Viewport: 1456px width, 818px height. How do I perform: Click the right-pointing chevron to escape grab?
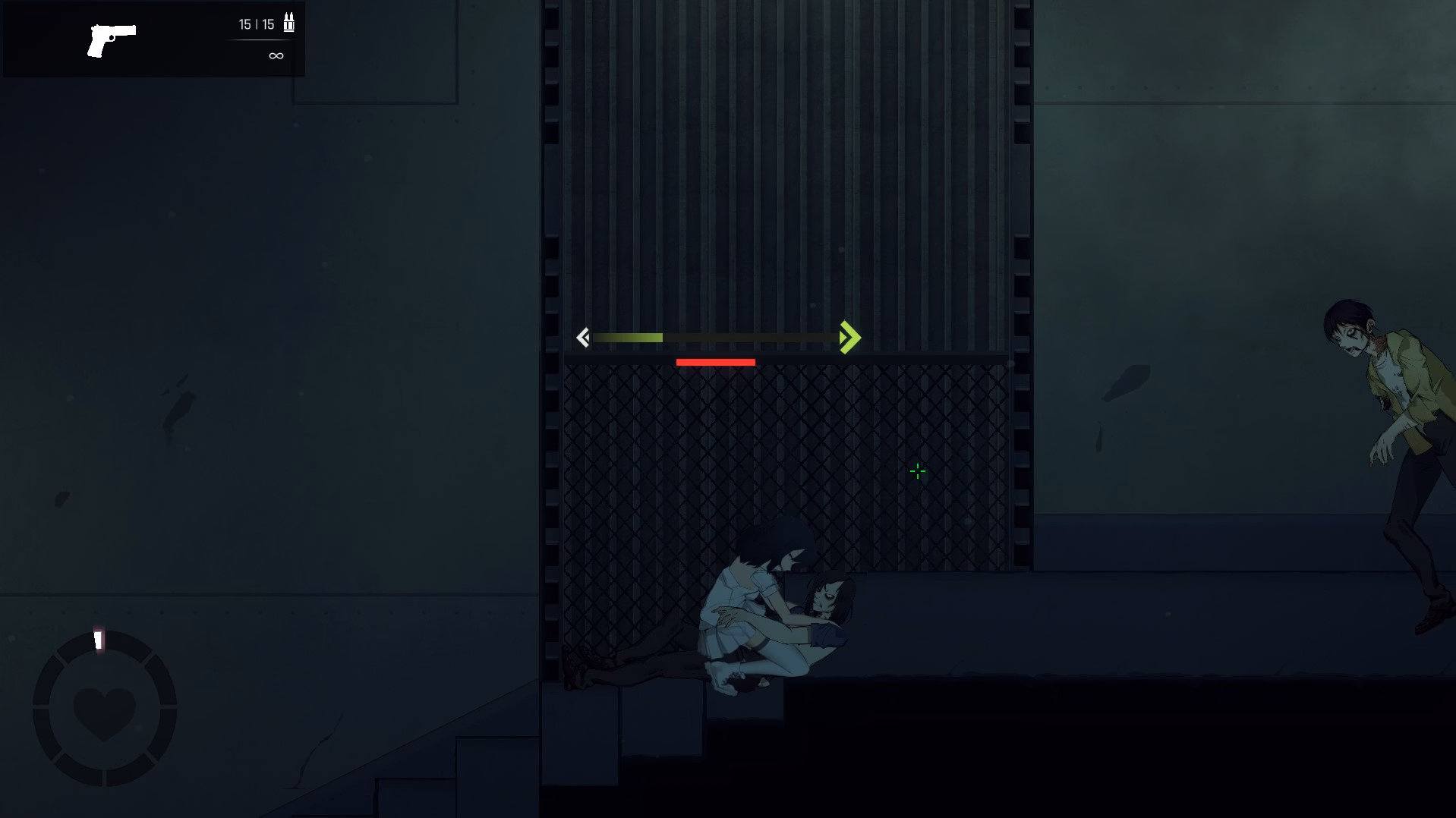pyautogui.click(x=850, y=337)
